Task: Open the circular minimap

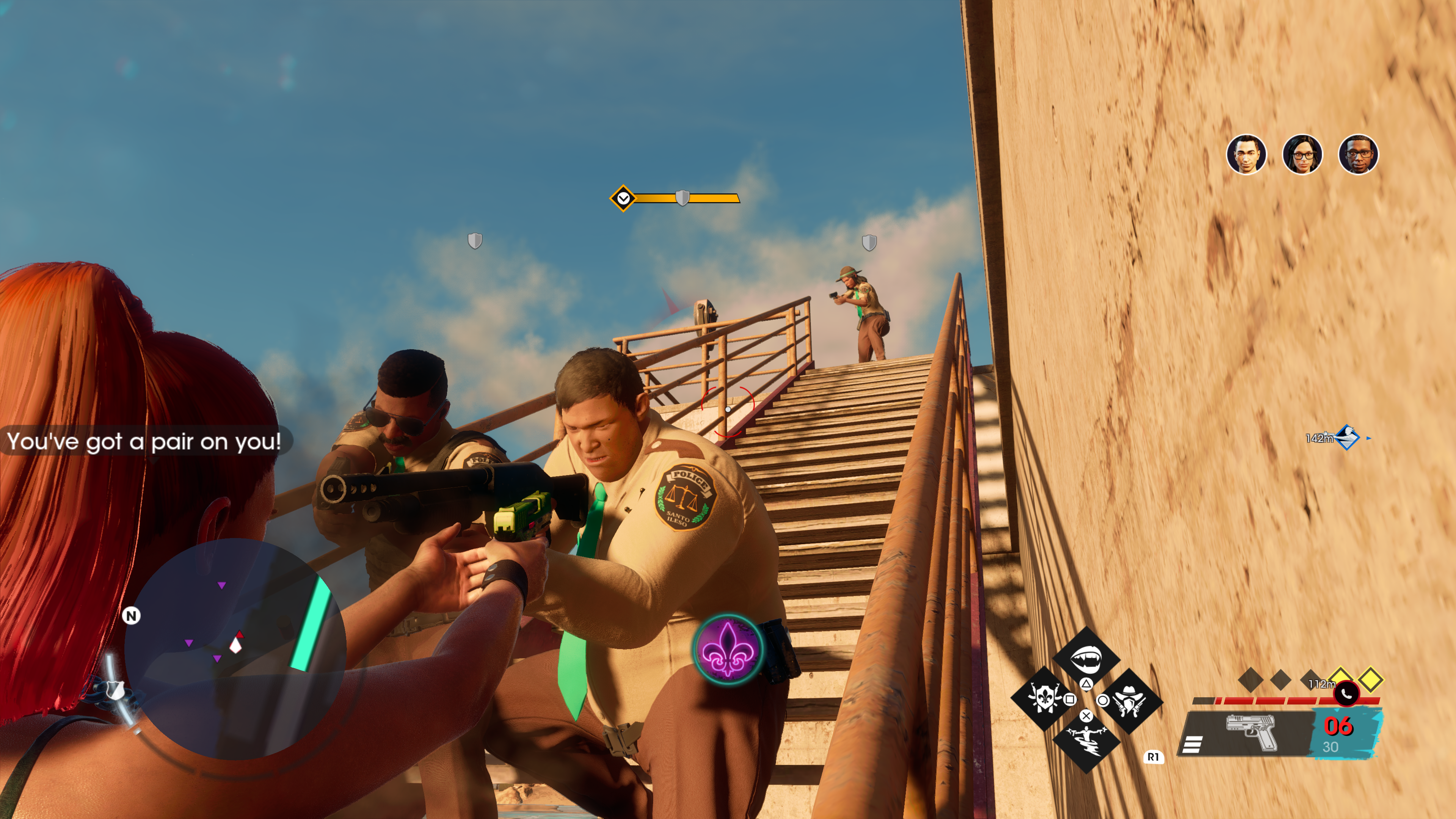Action: pos(234,648)
